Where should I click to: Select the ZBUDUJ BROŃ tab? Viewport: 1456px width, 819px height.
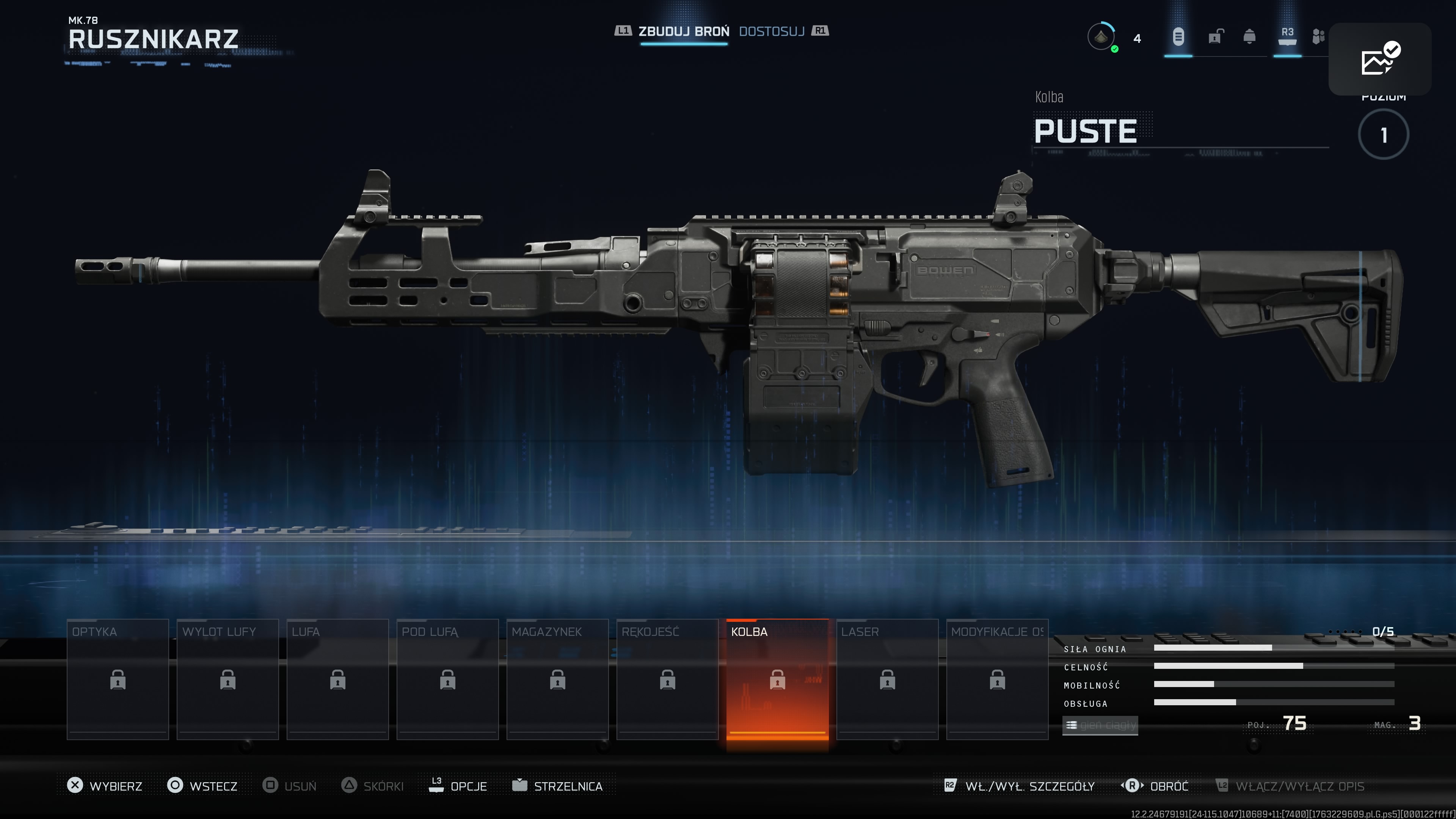point(684,31)
